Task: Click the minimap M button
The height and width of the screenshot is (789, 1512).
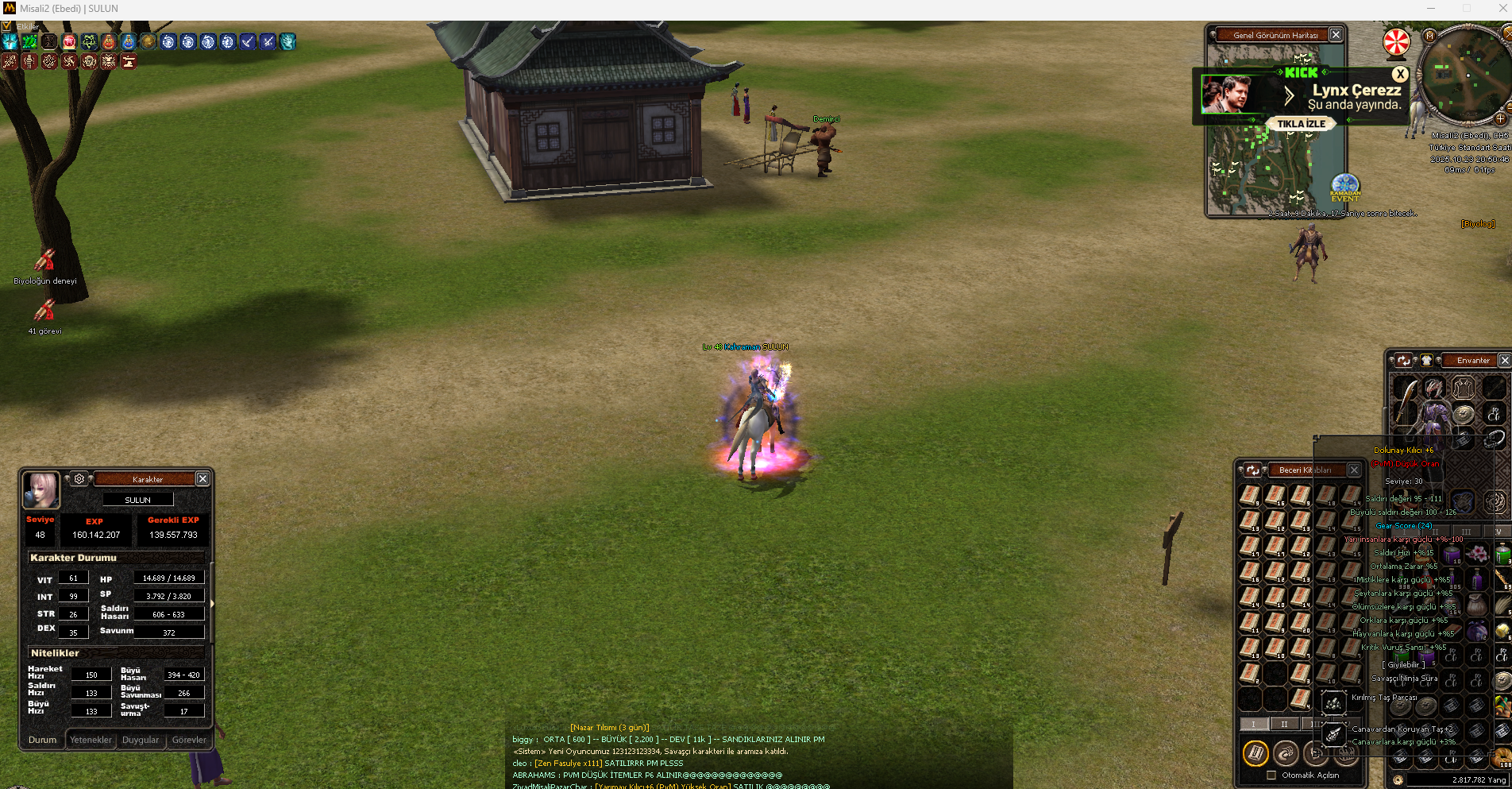Action: 1430,36
